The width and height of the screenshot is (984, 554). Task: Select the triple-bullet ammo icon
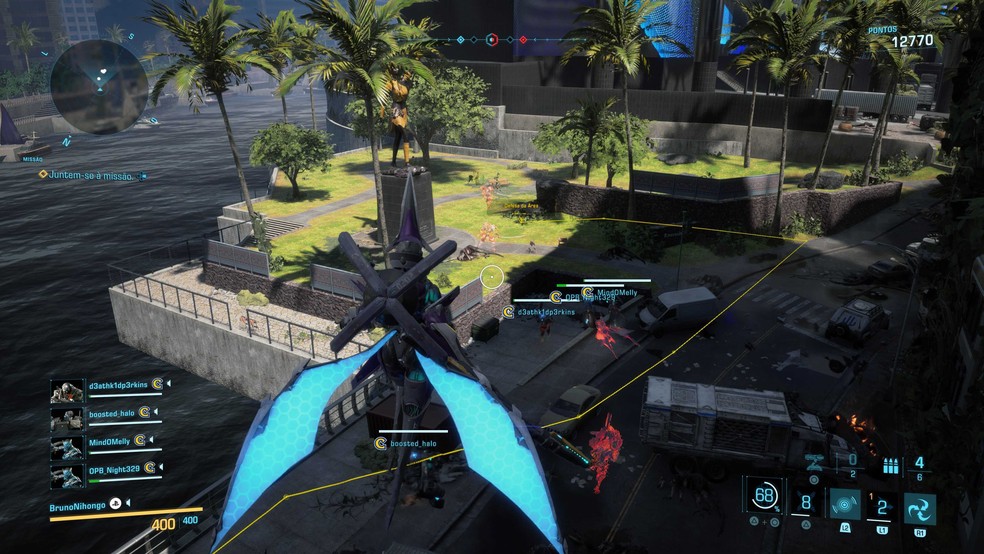(x=891, y=465)
